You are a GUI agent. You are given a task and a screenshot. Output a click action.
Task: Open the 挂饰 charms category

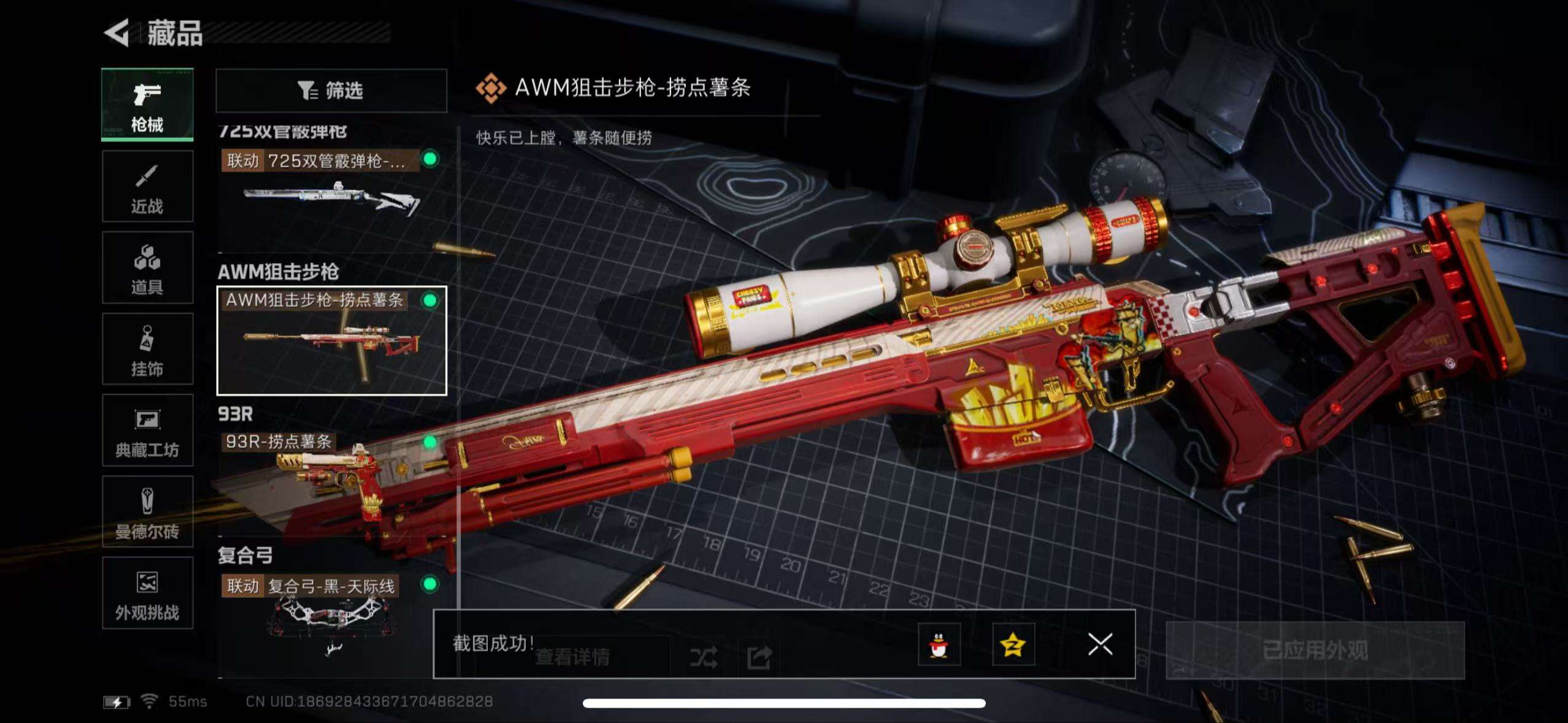pyautogui.click(x=147, y=350)
